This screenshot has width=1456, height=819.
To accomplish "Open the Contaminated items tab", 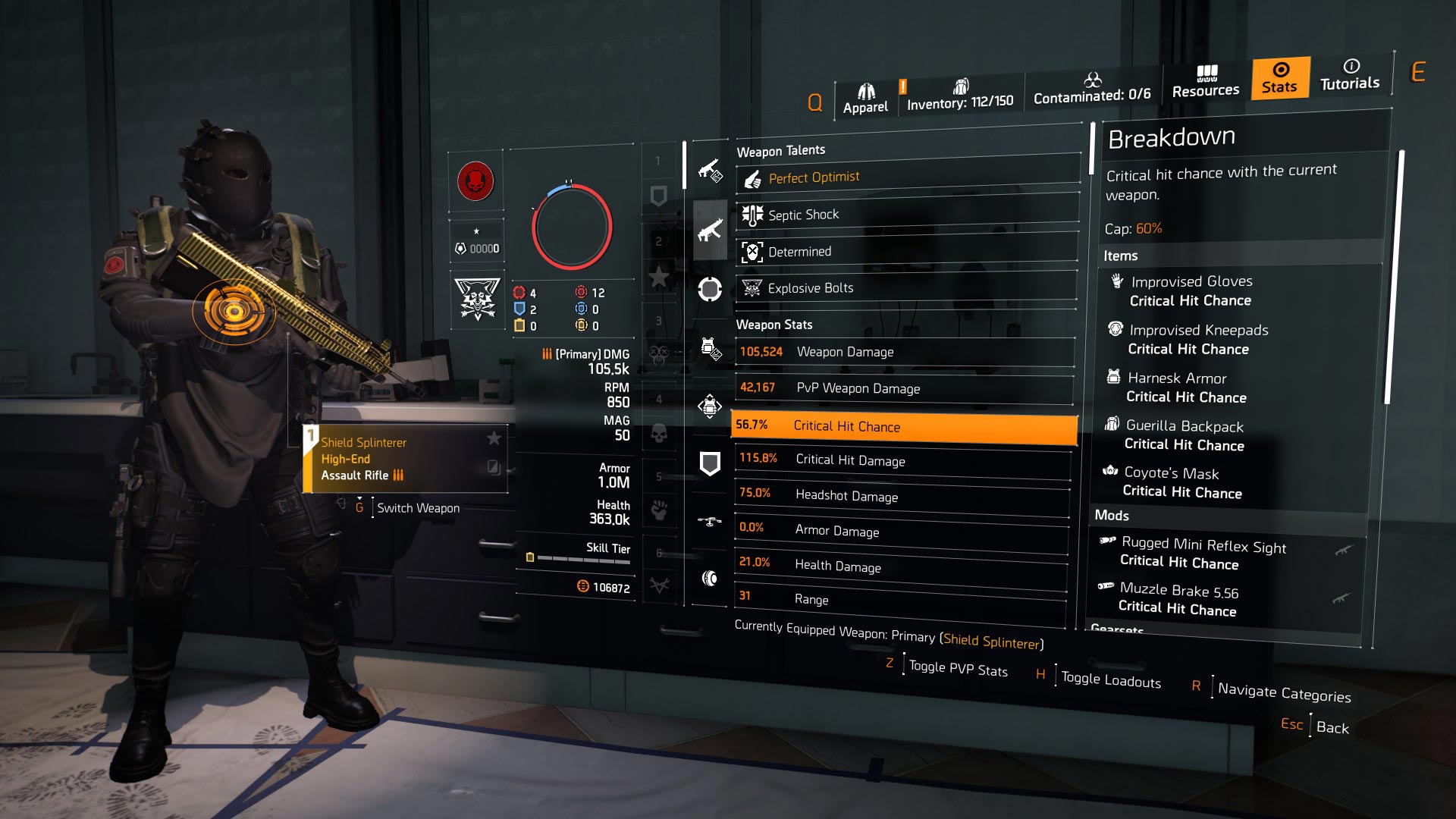I will [x=1092, y=89].
